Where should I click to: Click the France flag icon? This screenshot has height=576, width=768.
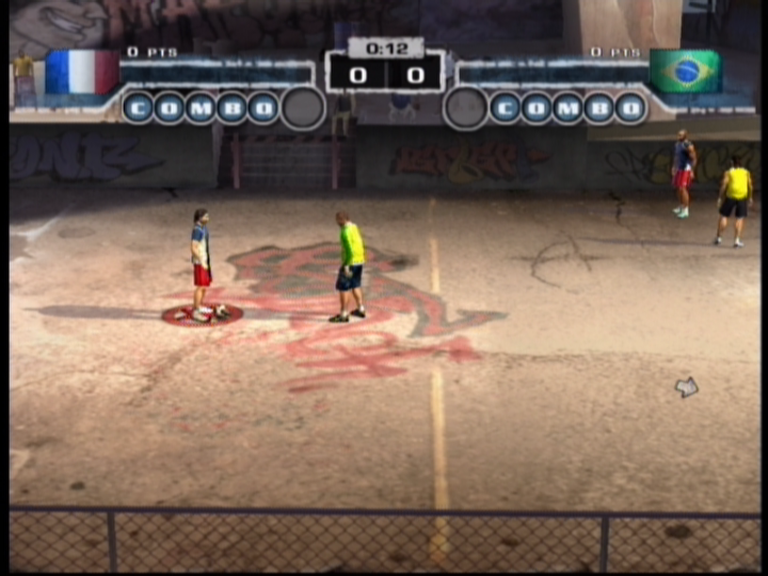tap(82, 72)
